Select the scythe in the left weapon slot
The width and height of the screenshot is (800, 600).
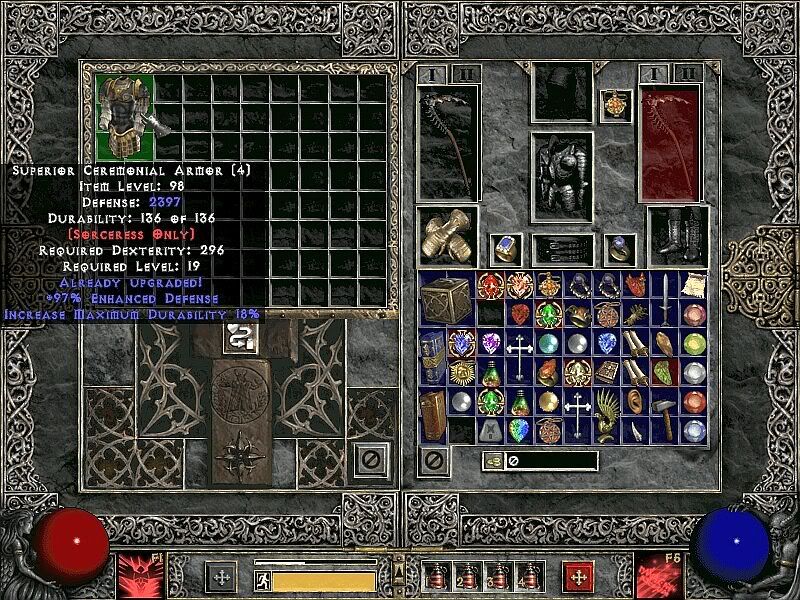448,143
